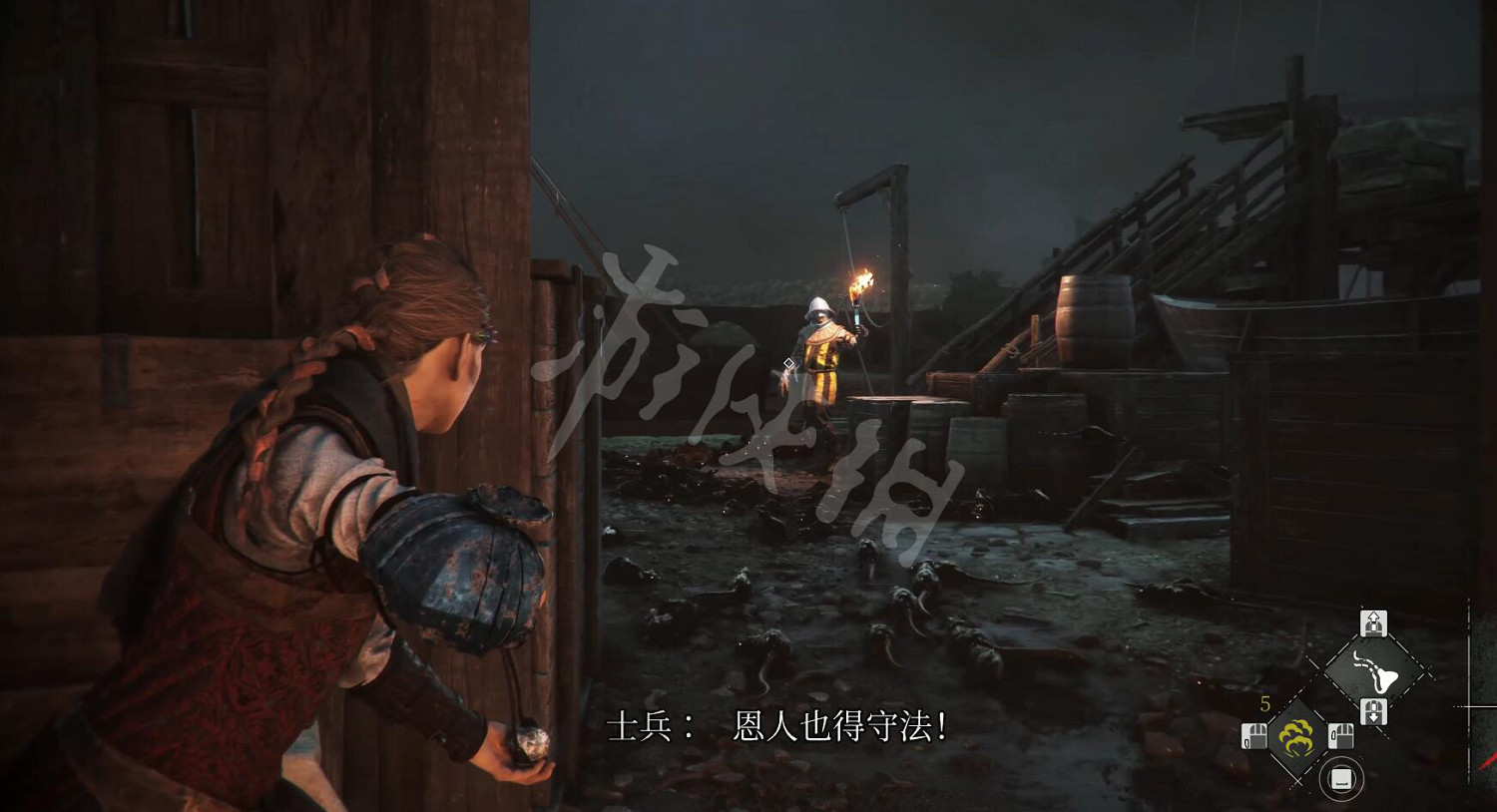
Task: Click the scroll-up mouse prompt icon
Action: click(1374, 620)
